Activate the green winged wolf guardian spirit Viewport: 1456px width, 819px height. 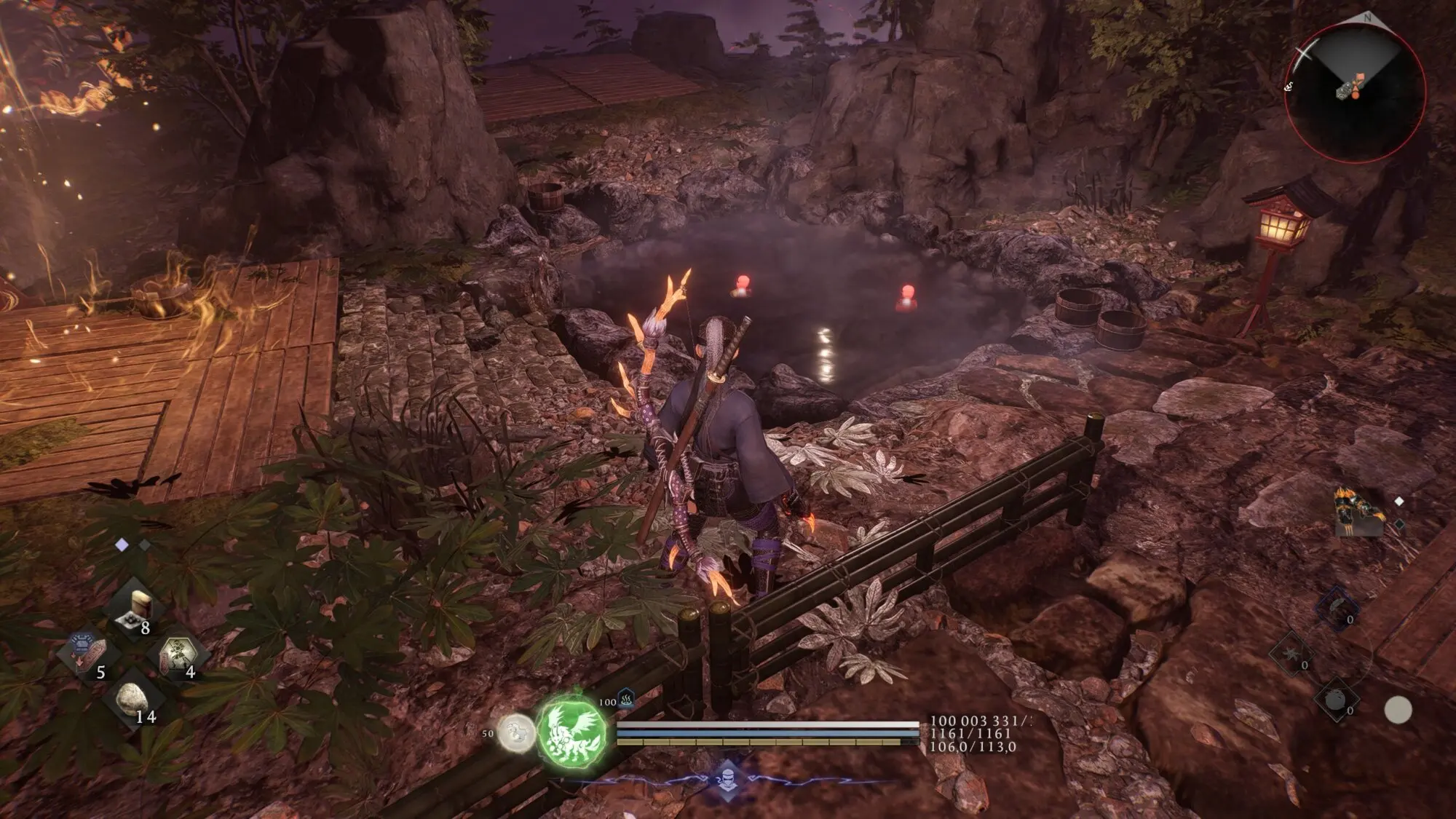click(571, 729)
